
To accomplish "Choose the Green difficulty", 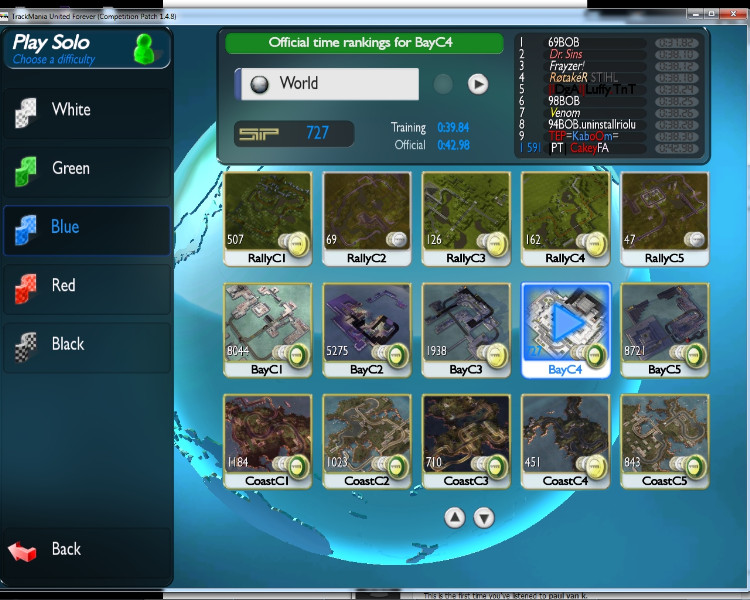I will 85,169.
